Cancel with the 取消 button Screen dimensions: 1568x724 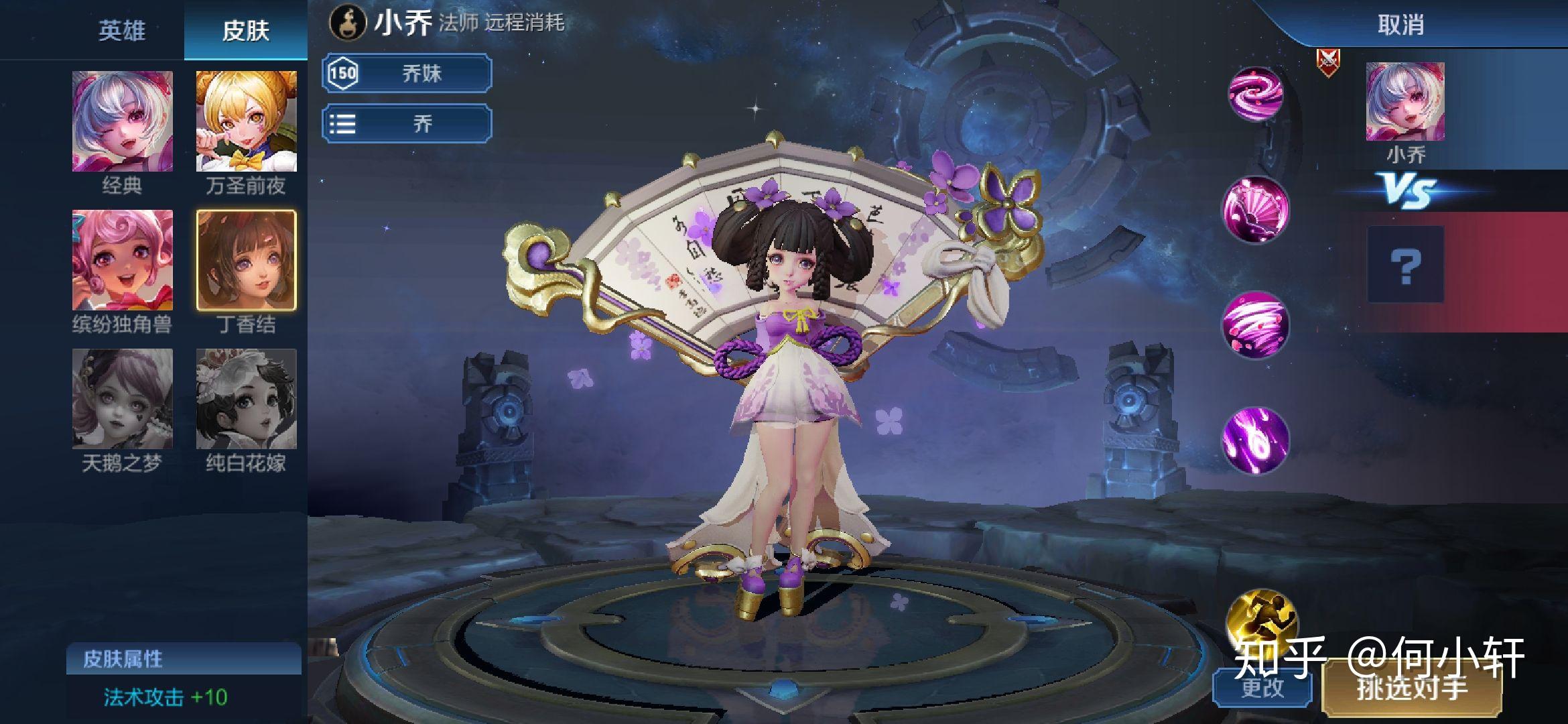click(x=1400, y=25)
